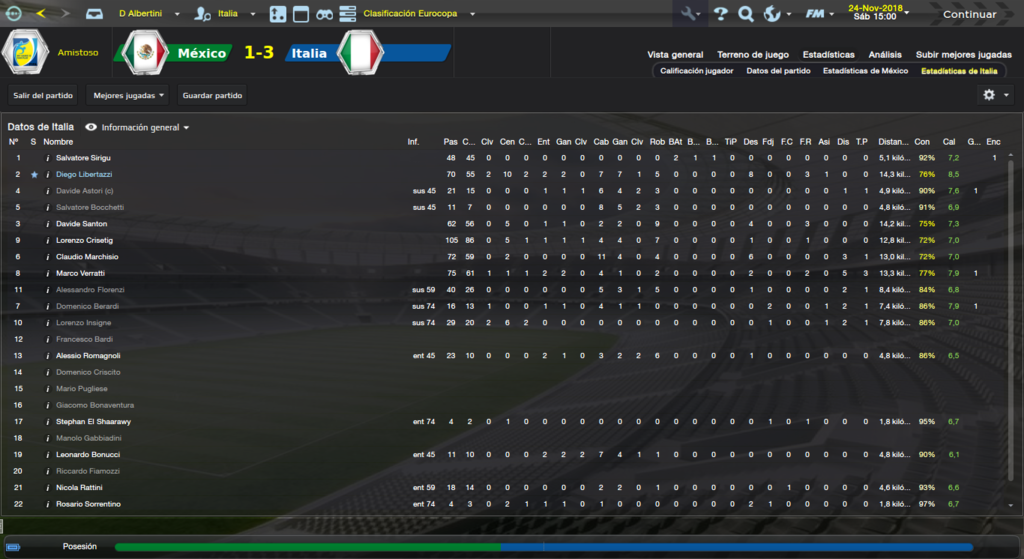Switch to the Vista general tab
Screen dimensions: 1024x559
(675, 54)
